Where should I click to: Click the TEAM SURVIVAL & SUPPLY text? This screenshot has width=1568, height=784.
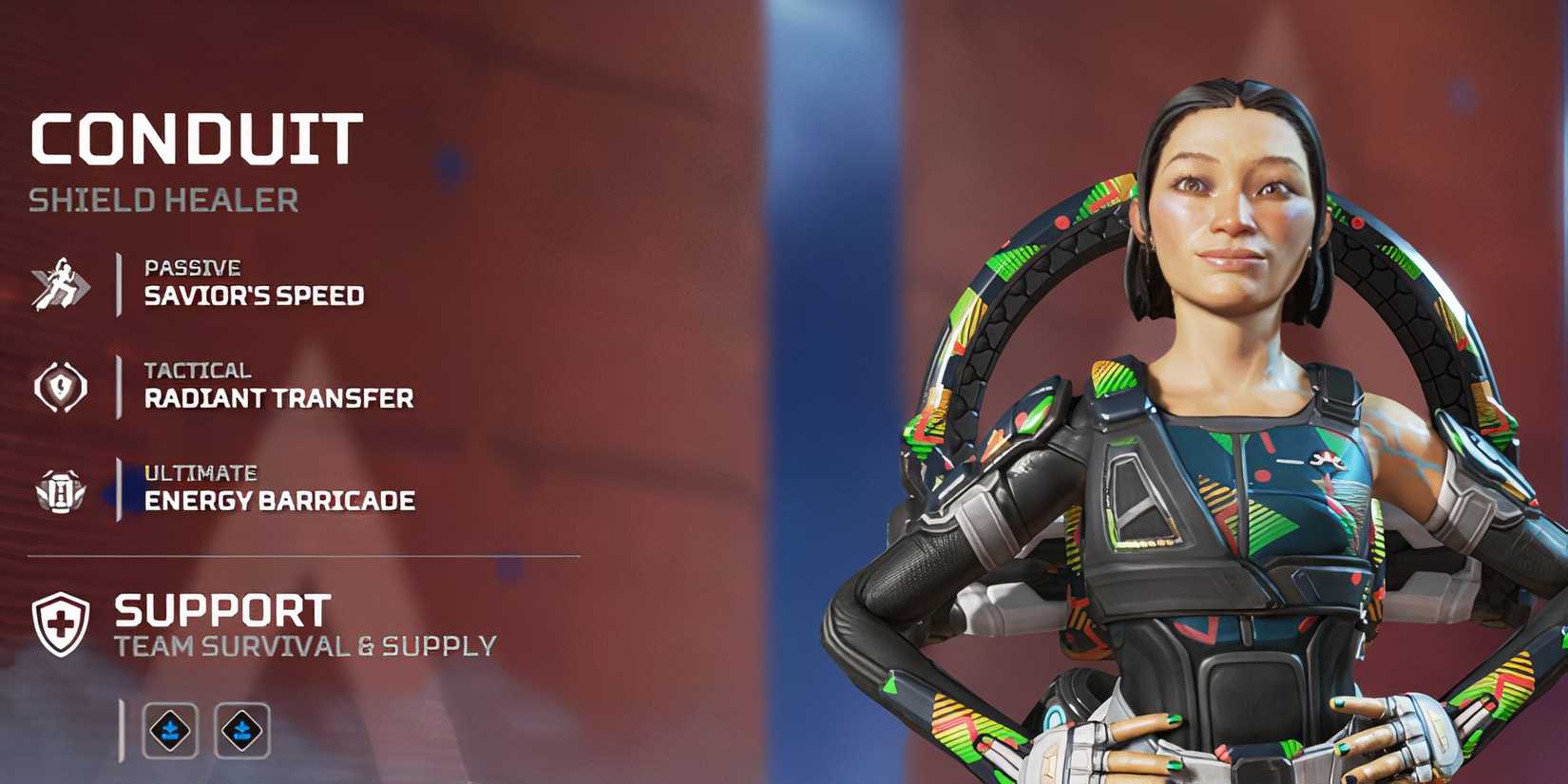point(303,644)
